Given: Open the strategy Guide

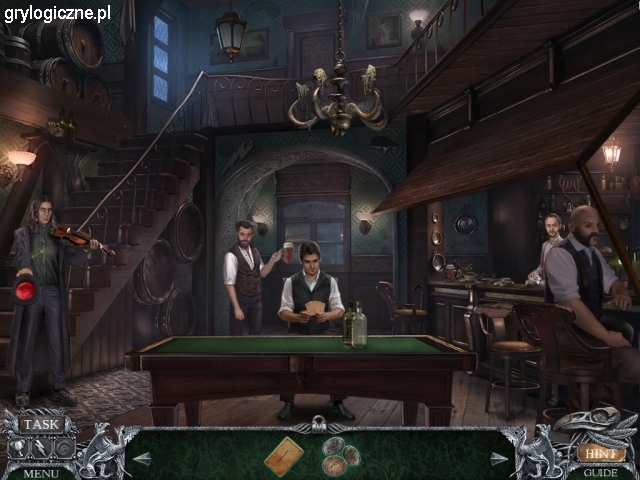Looking at the screenshot, I should click(x=600, y=472).
